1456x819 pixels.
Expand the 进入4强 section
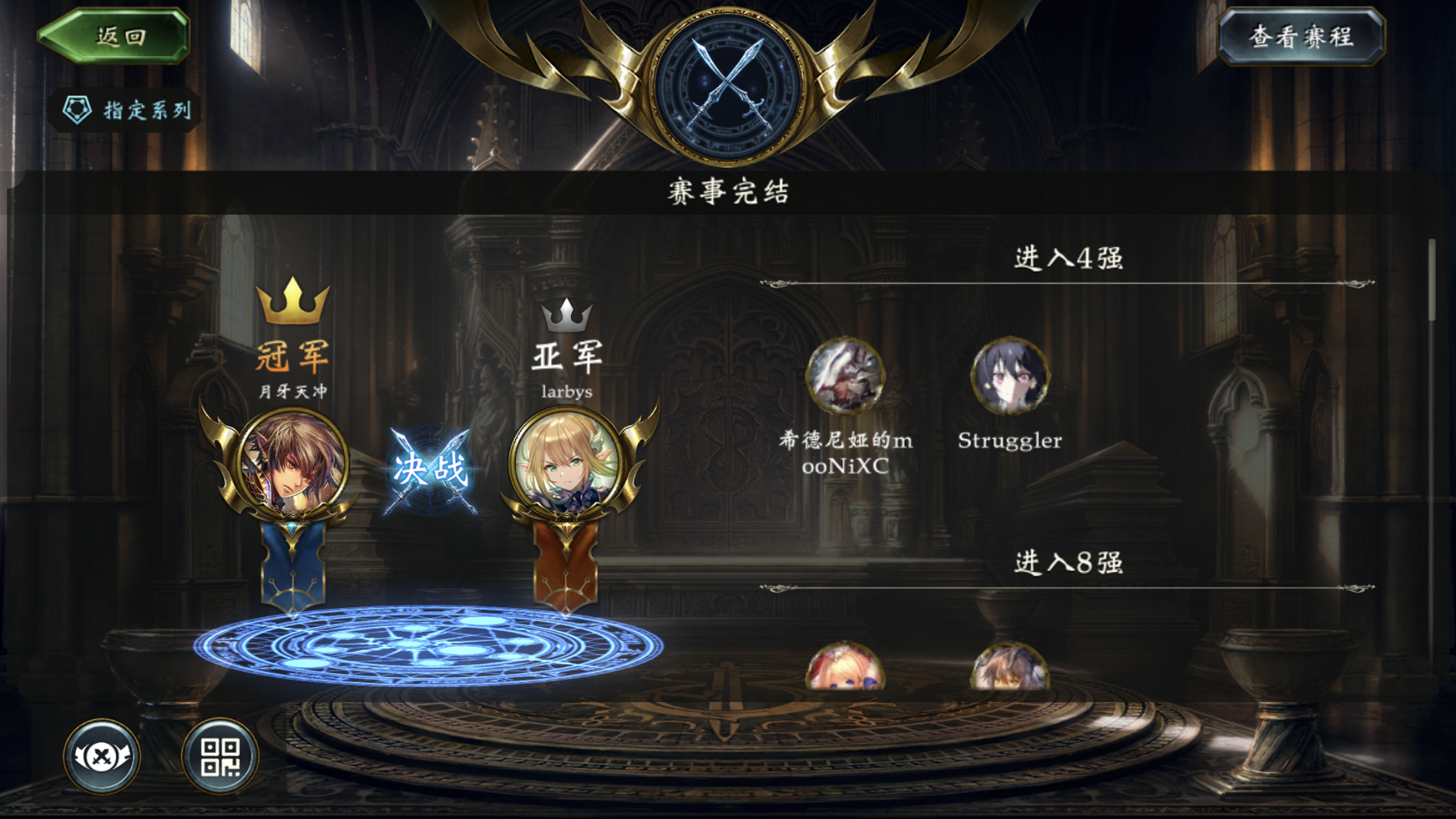(1069, 258)
